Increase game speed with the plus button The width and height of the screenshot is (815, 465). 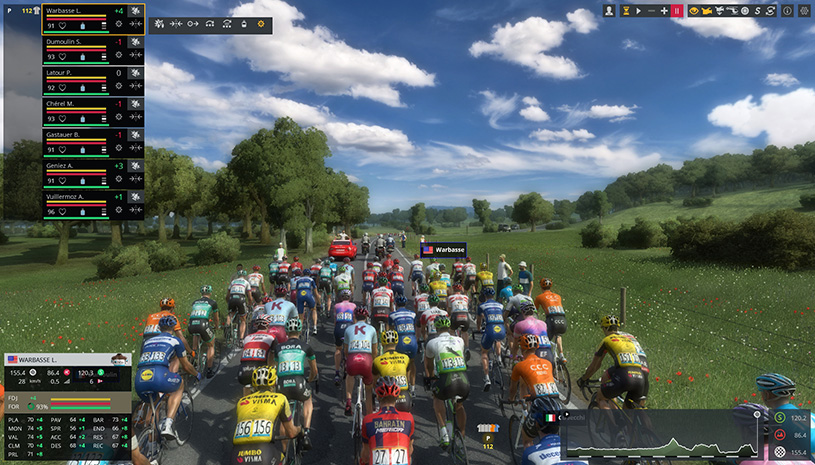pyautogui.click(x=664, y=10)
